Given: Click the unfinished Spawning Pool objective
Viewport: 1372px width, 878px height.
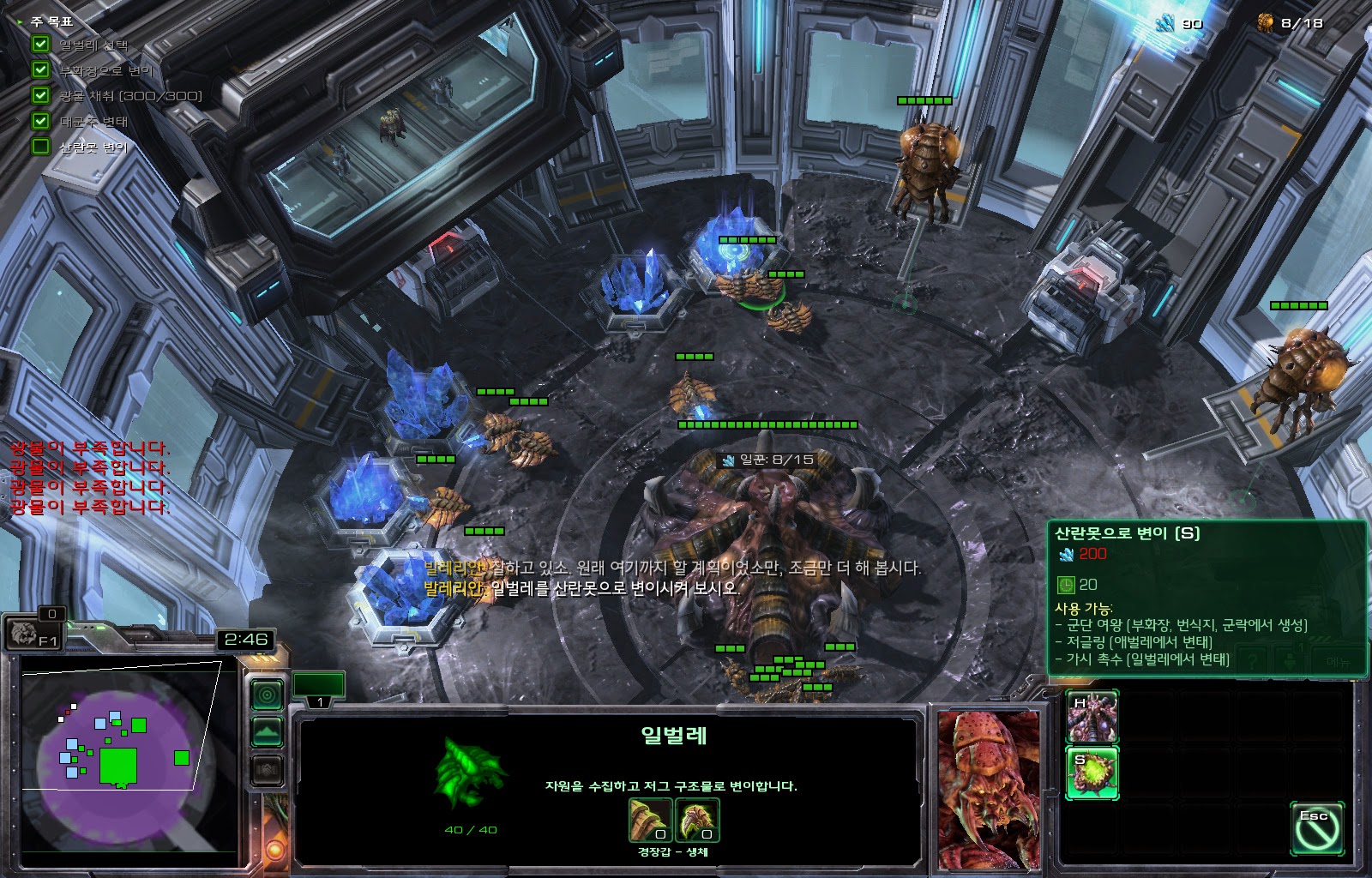Looking at the screenshot, I should (x=92, y=147).
